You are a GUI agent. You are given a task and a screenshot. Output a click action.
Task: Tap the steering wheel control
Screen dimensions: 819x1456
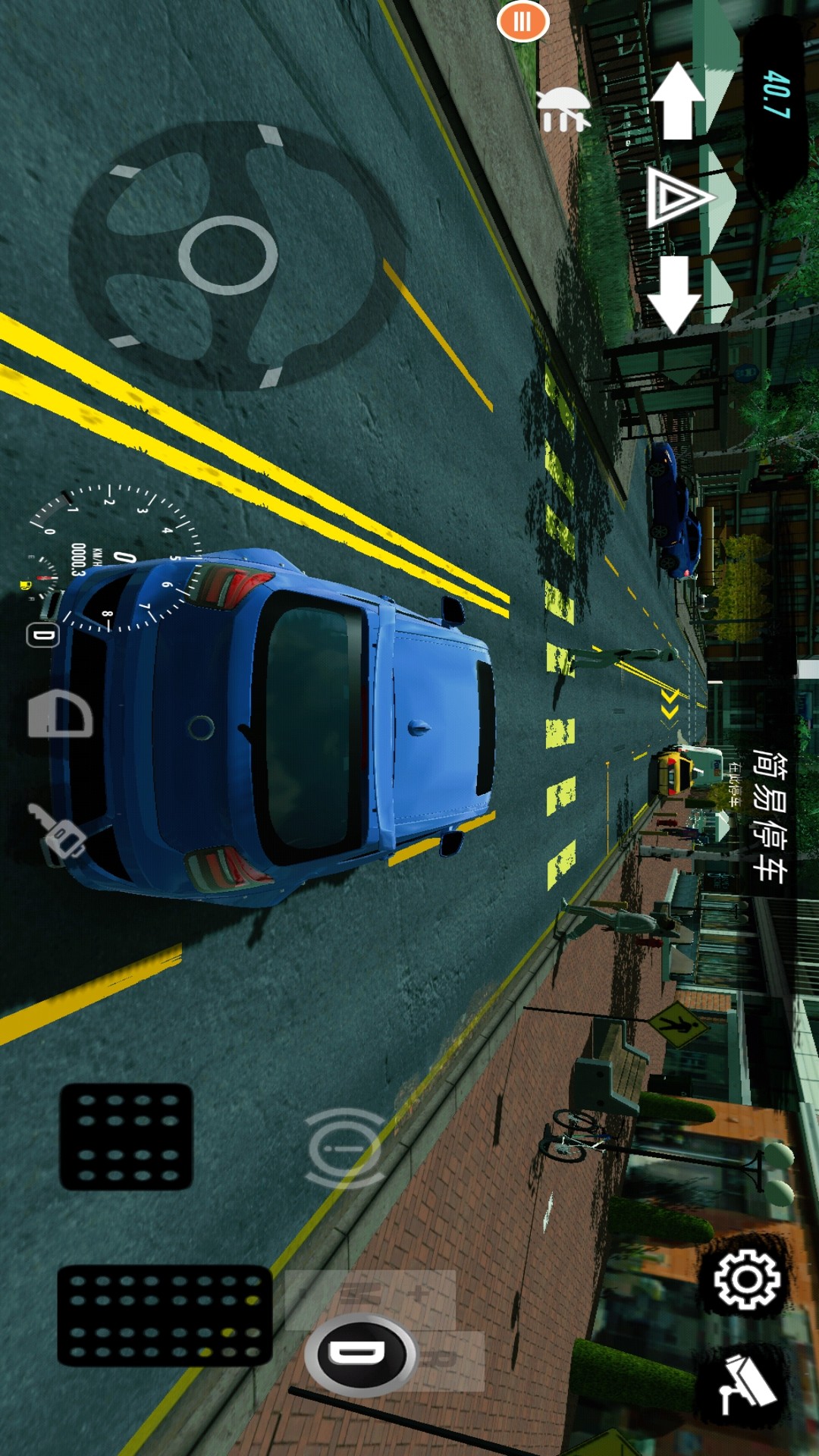pos(227,256)
